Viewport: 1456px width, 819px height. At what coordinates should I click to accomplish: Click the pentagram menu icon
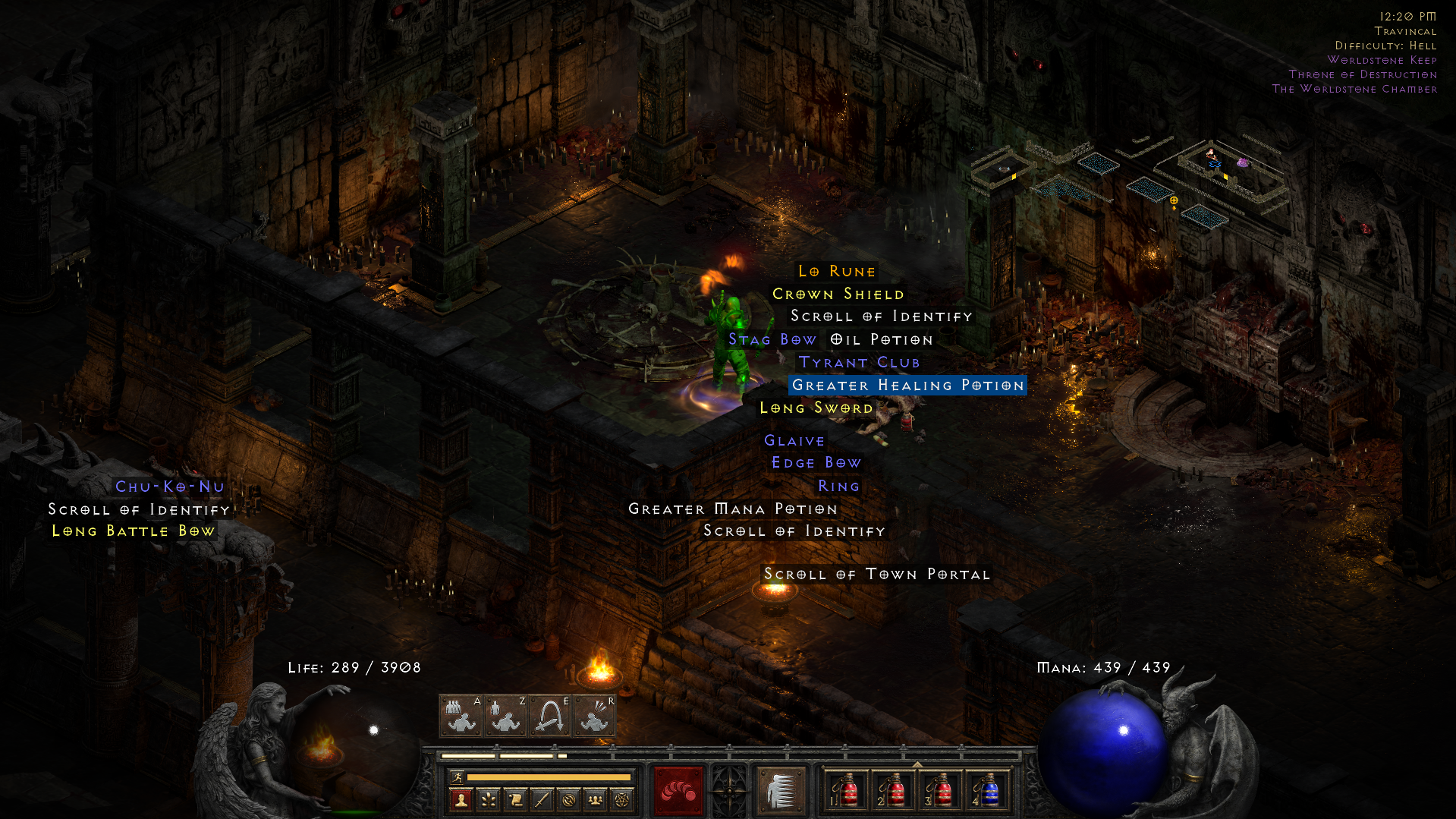pyautogui.click(x=620, y=800)
